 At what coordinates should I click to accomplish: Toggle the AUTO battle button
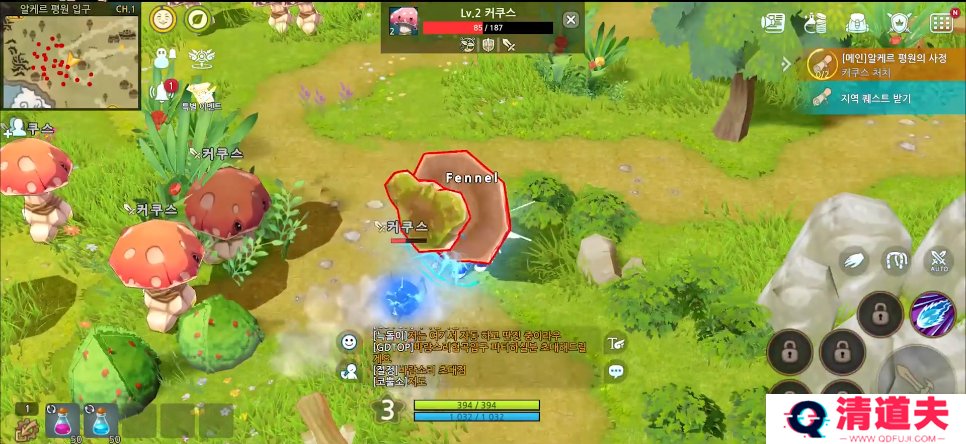[x=939, y=262]
